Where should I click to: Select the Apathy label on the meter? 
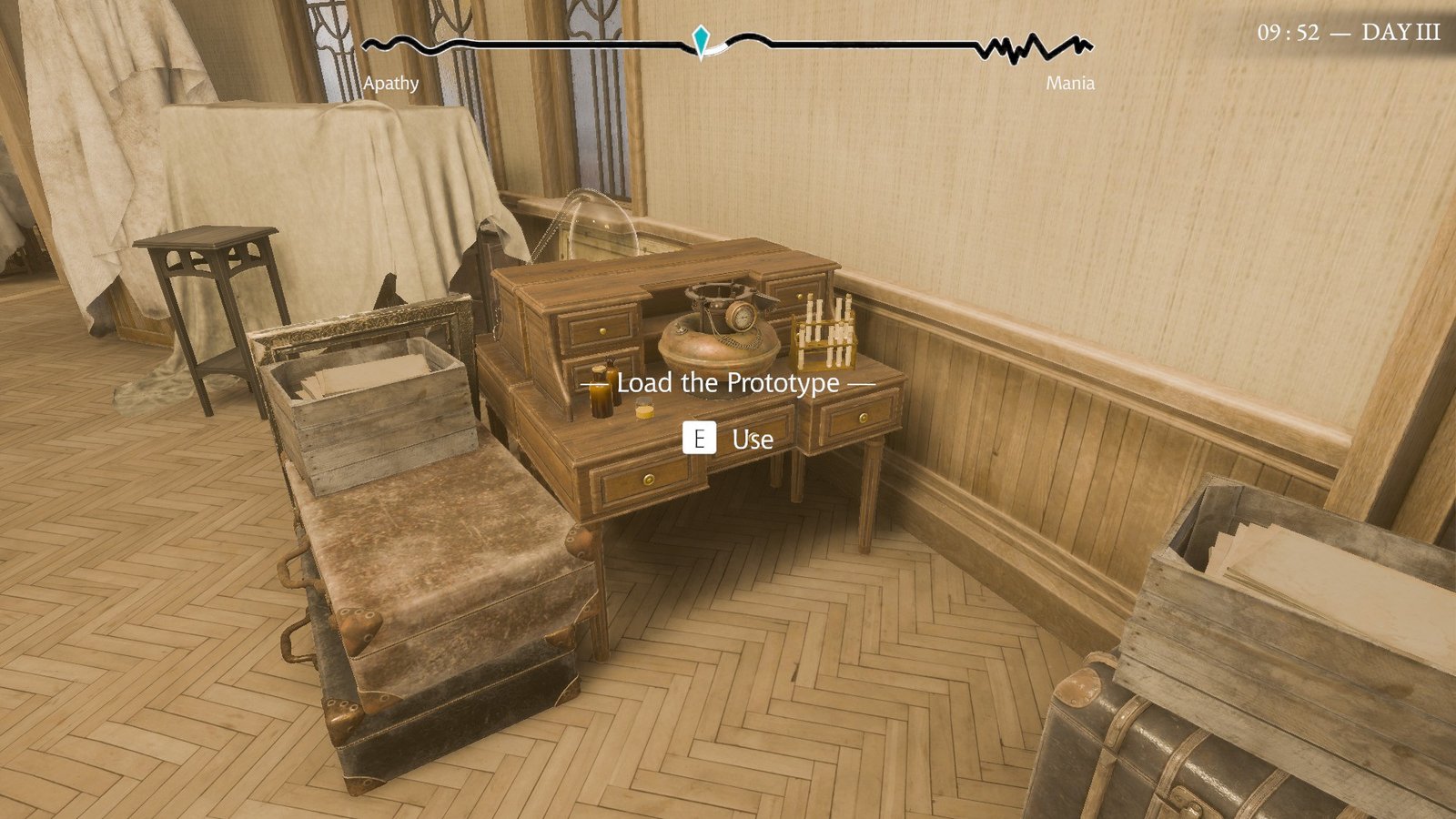coord(390,84)
